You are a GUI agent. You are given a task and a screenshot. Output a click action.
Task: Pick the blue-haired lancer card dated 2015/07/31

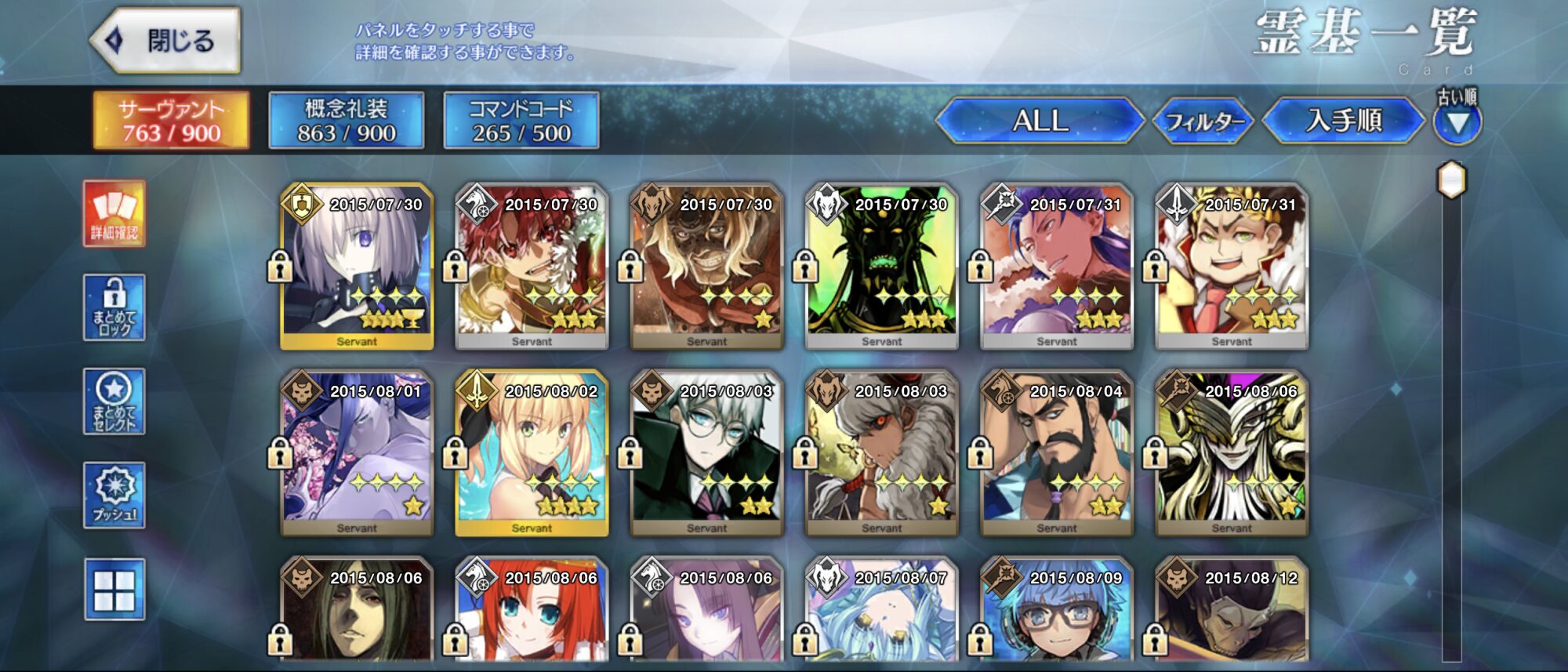pyautogui.click(x=1056, y=267)
